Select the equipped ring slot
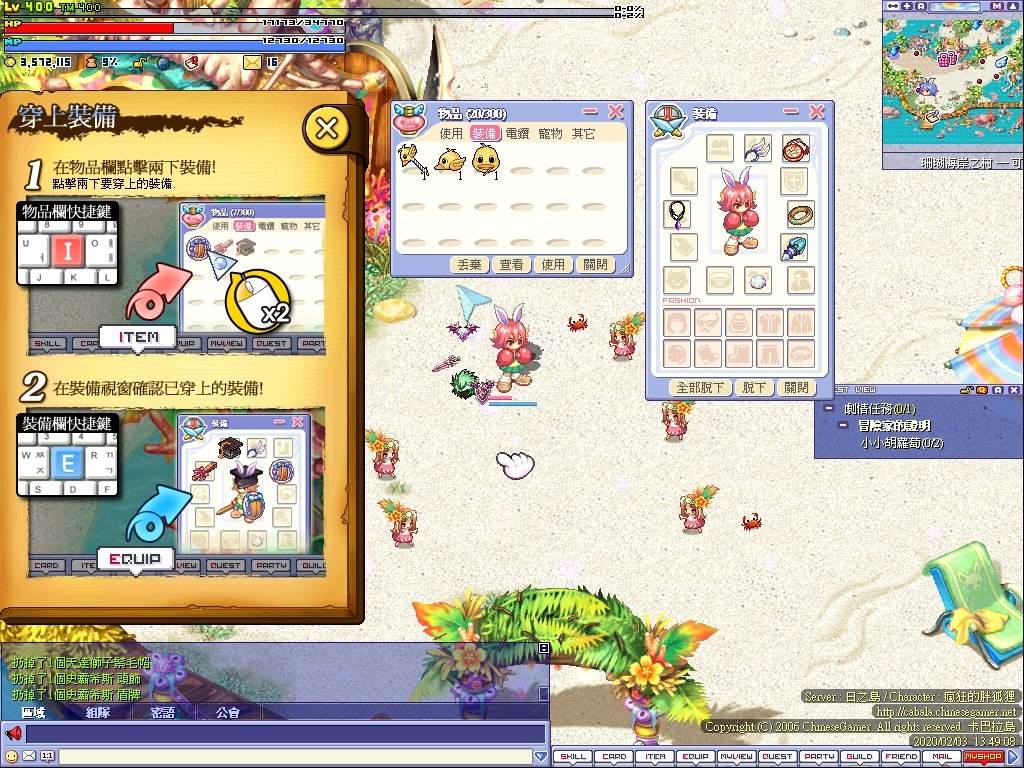Viewport: 1024px width, 768px height. 800,213
